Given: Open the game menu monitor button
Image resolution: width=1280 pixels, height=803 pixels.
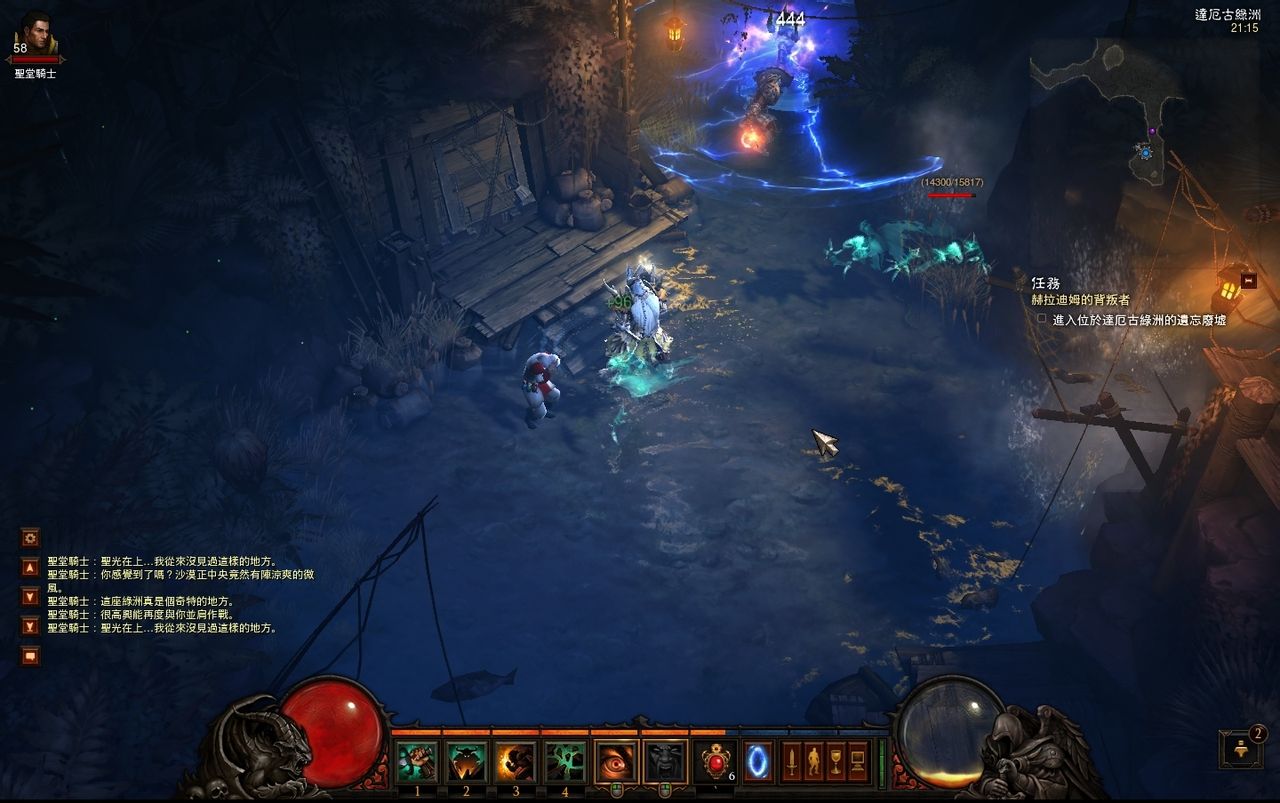Looking at the screenshot, I should pos(857,762).
